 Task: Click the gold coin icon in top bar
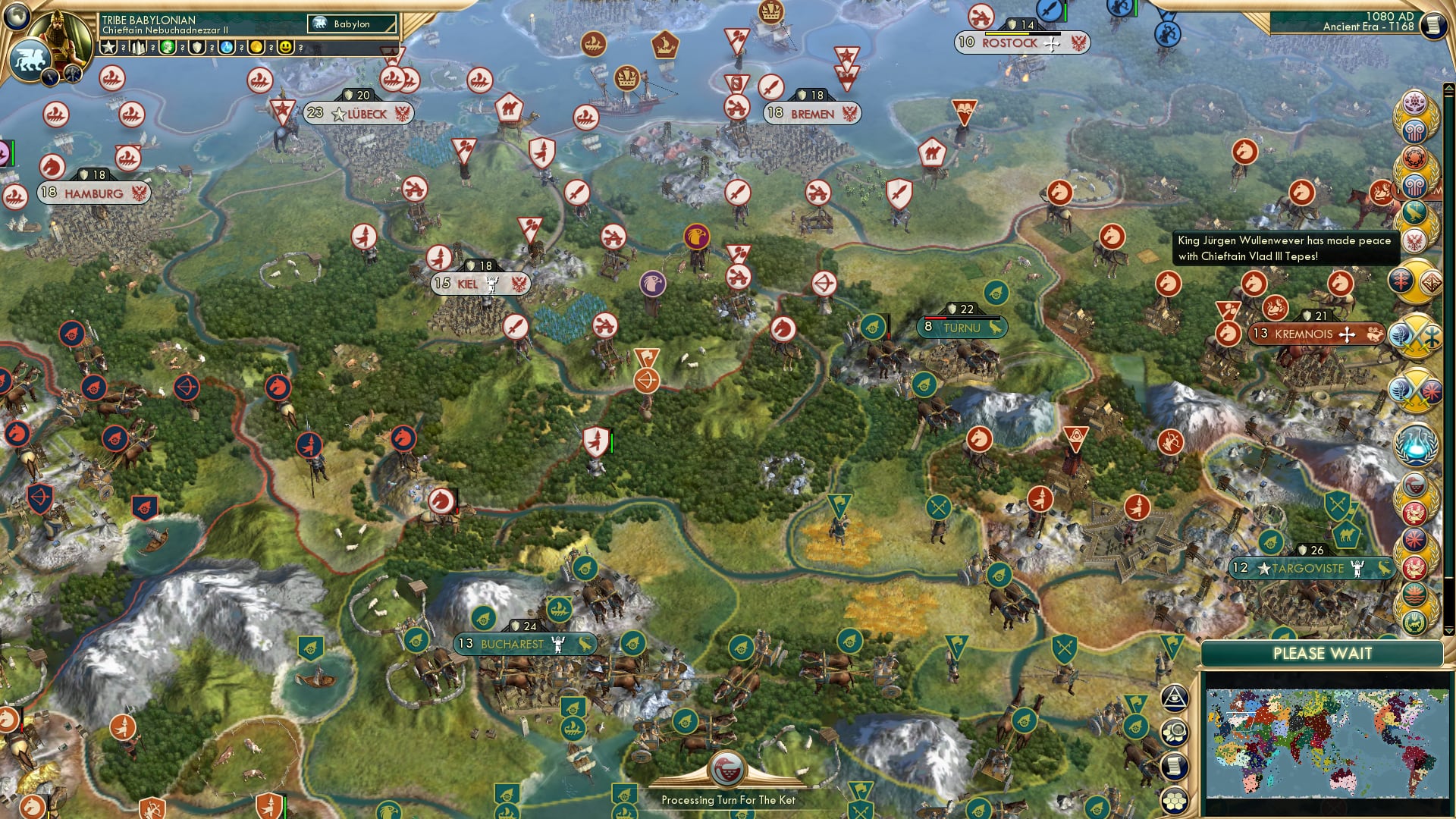point(256,47)
